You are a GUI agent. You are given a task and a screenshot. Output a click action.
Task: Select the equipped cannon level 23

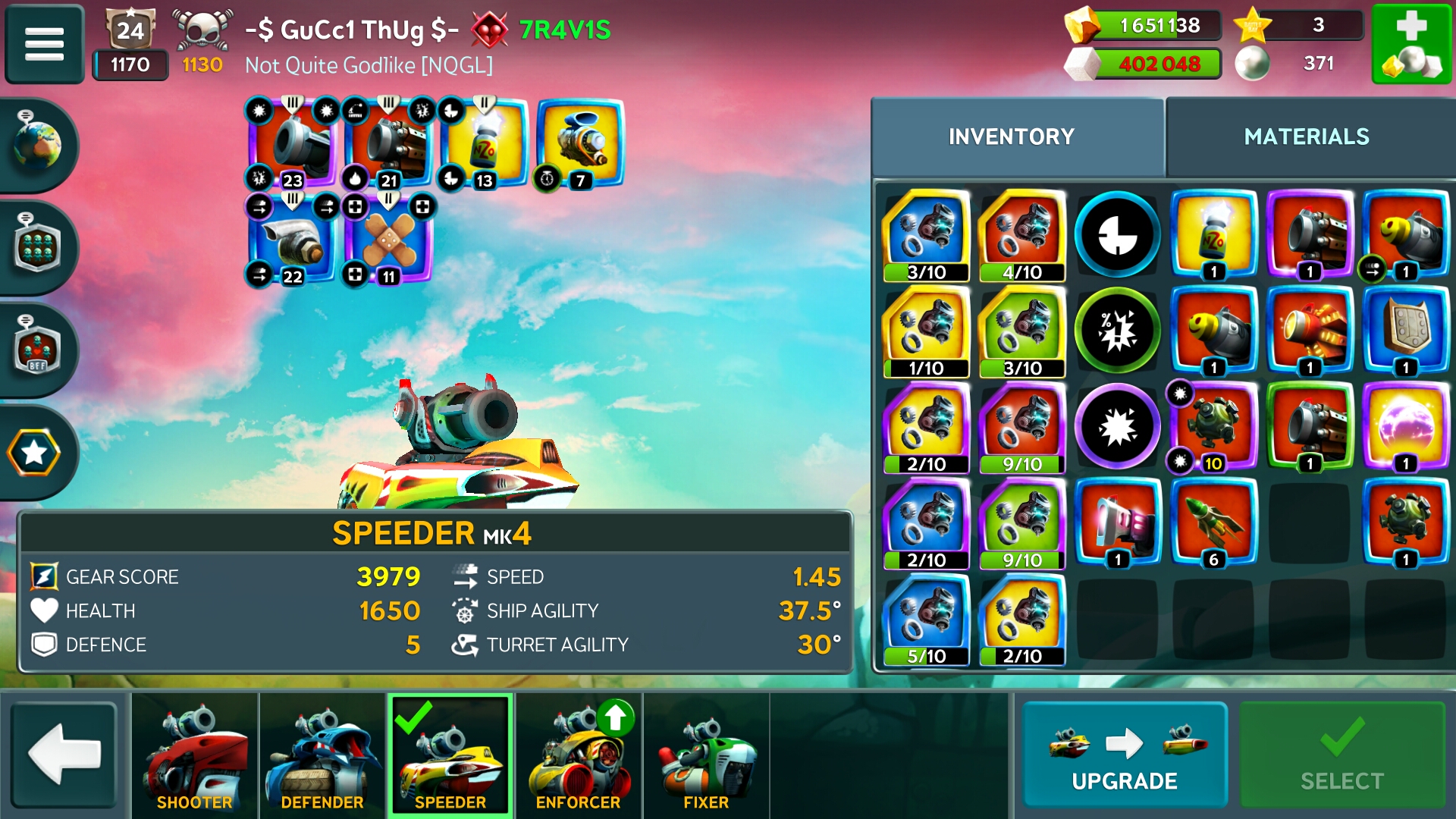pyautogui.click(x=292, y=144)
